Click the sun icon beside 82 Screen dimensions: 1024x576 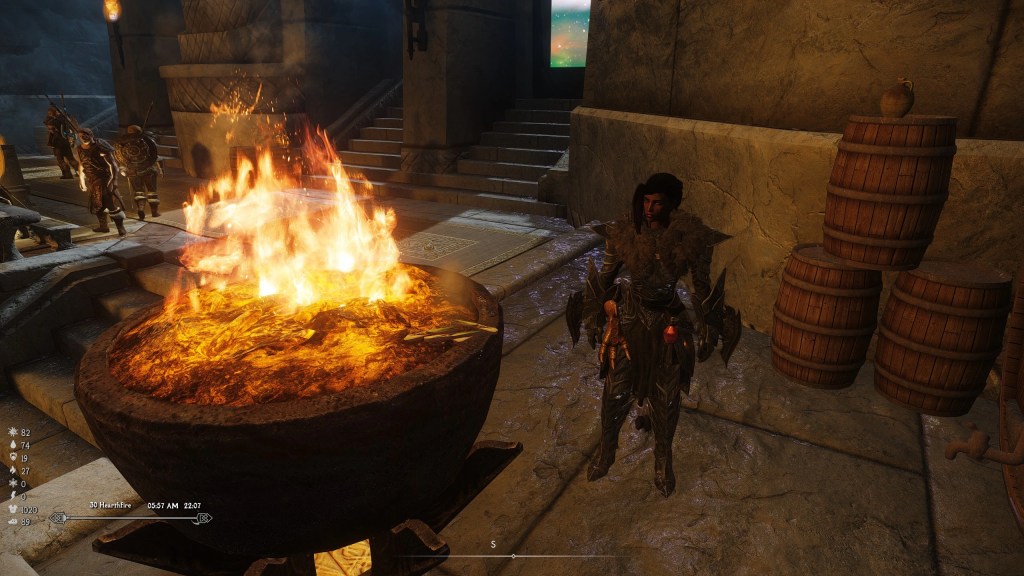click(11, 431)
